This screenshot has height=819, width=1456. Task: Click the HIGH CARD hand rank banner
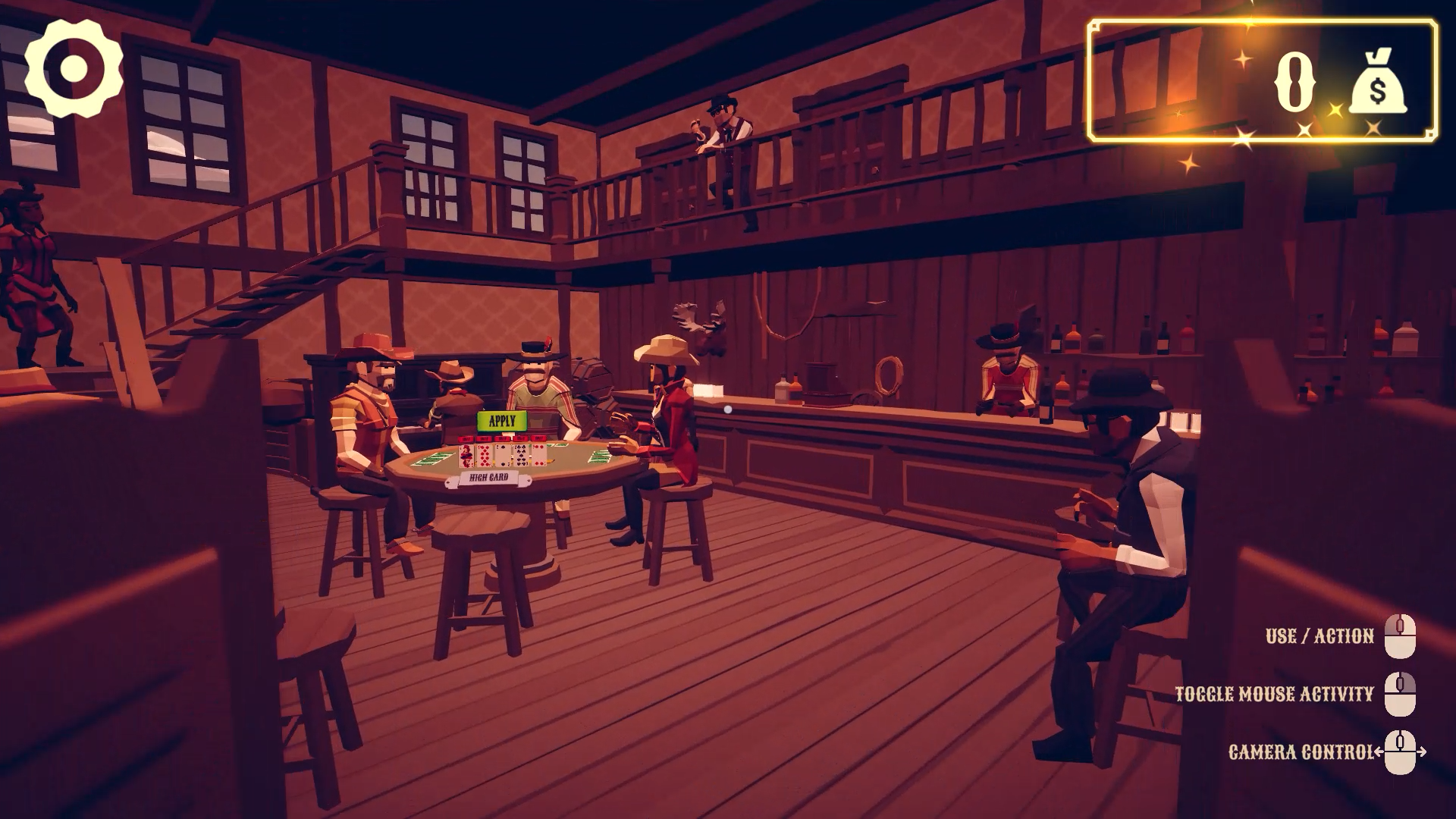coord(490,478)
